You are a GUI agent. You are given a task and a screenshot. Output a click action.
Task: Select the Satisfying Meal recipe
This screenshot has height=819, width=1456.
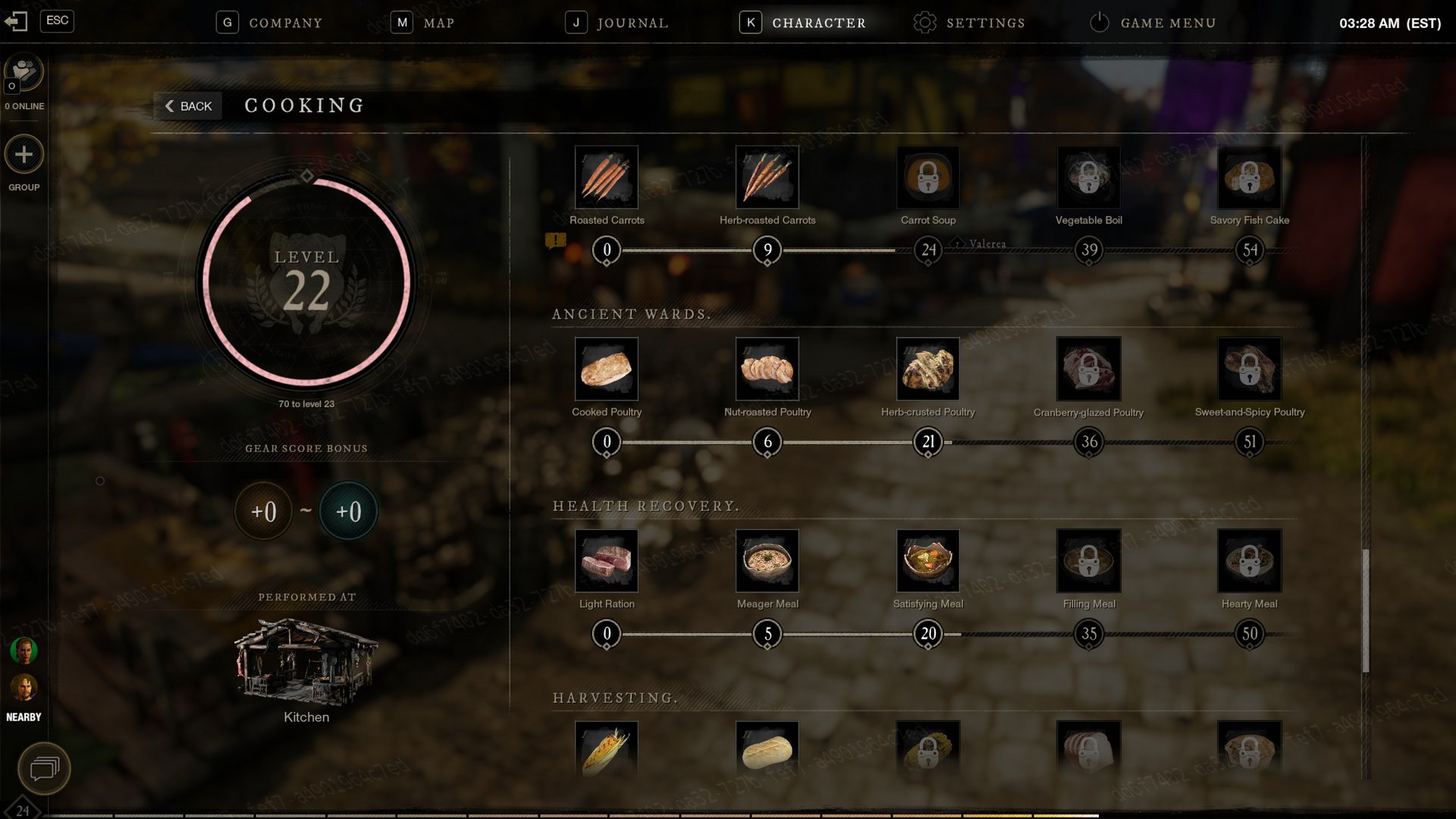[928, 561]
